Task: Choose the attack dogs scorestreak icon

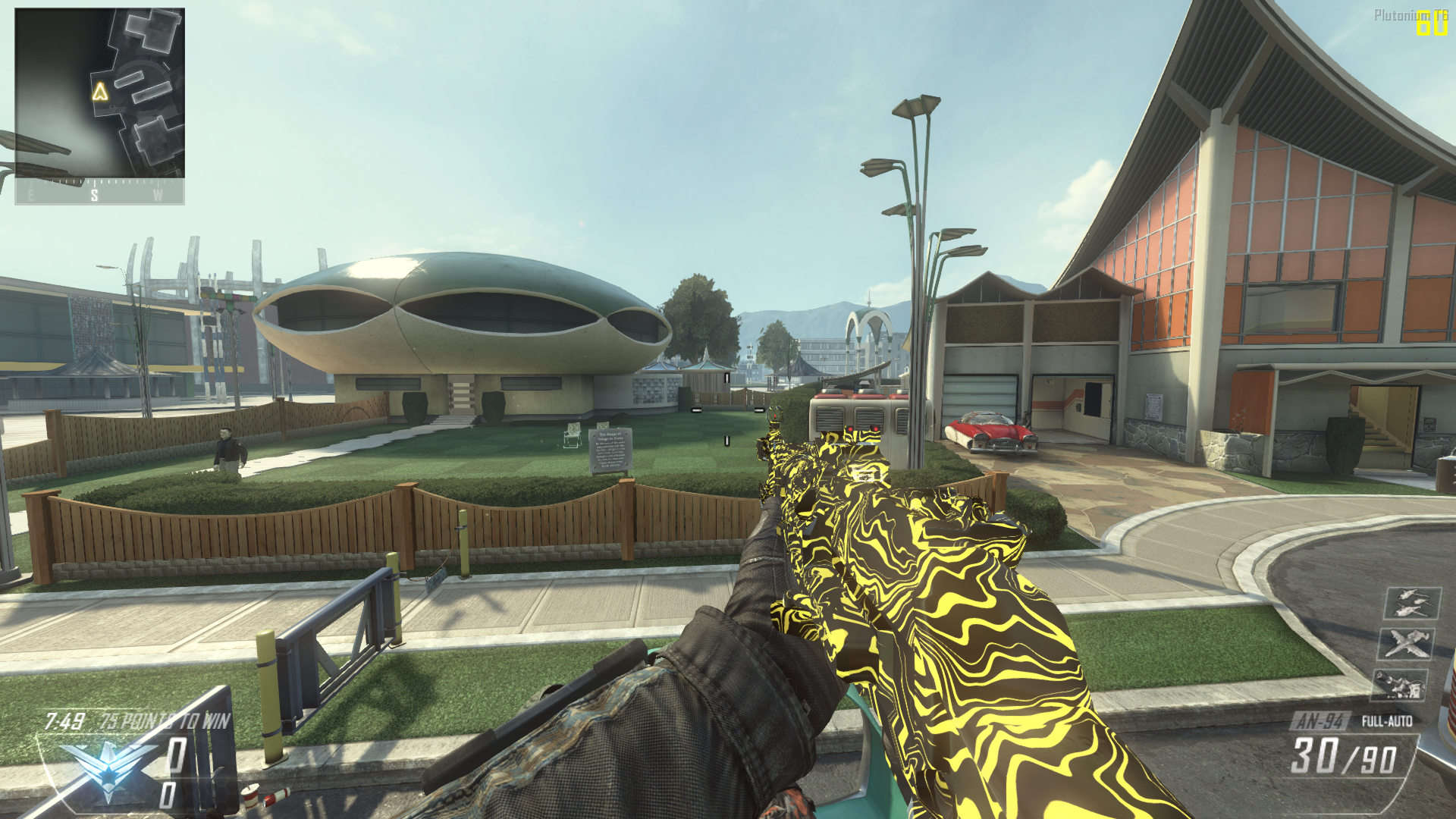Action: (1400, 686)
